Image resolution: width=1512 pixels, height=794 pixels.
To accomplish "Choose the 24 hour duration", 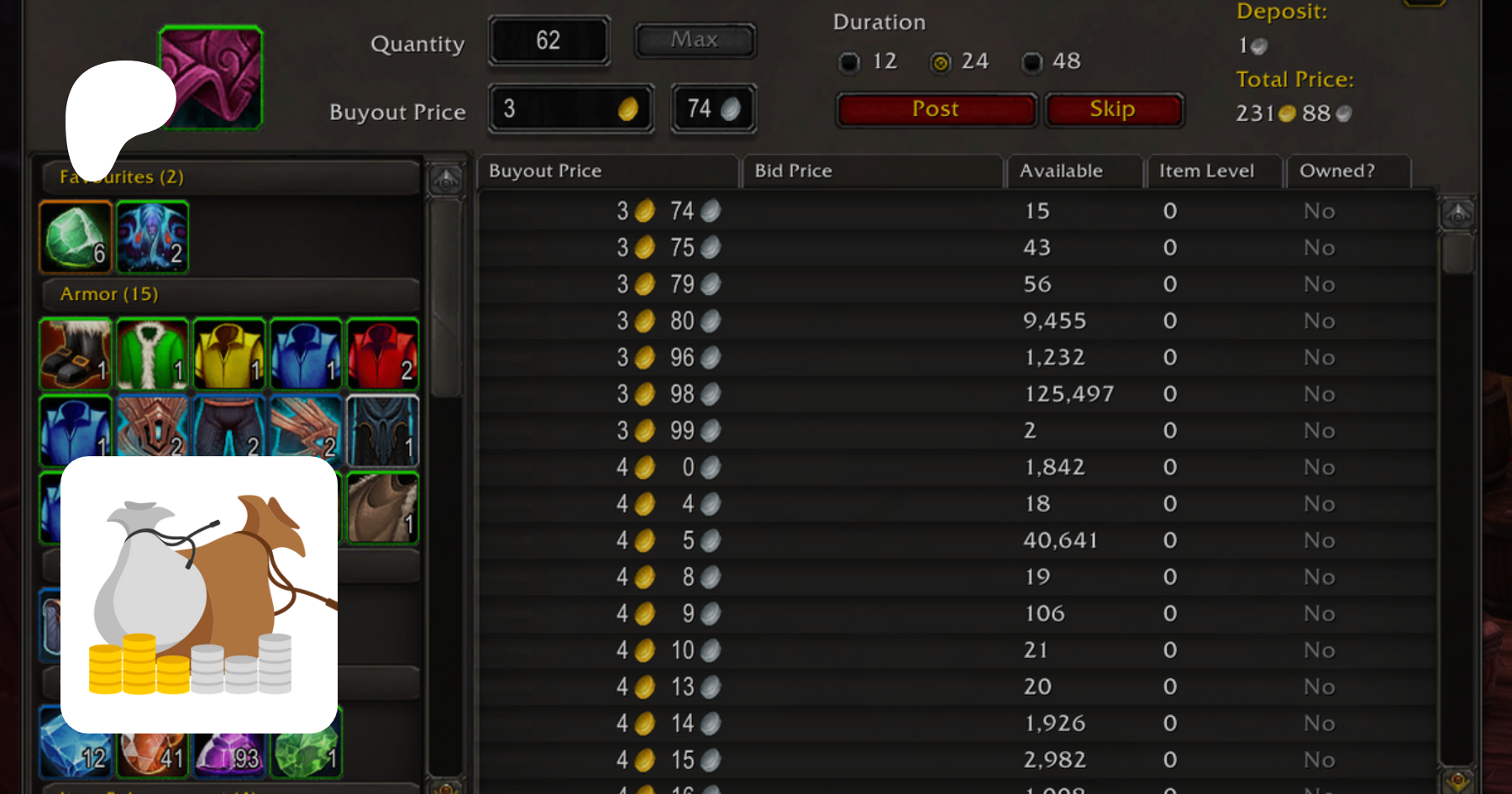I will (x=941, y=62).
